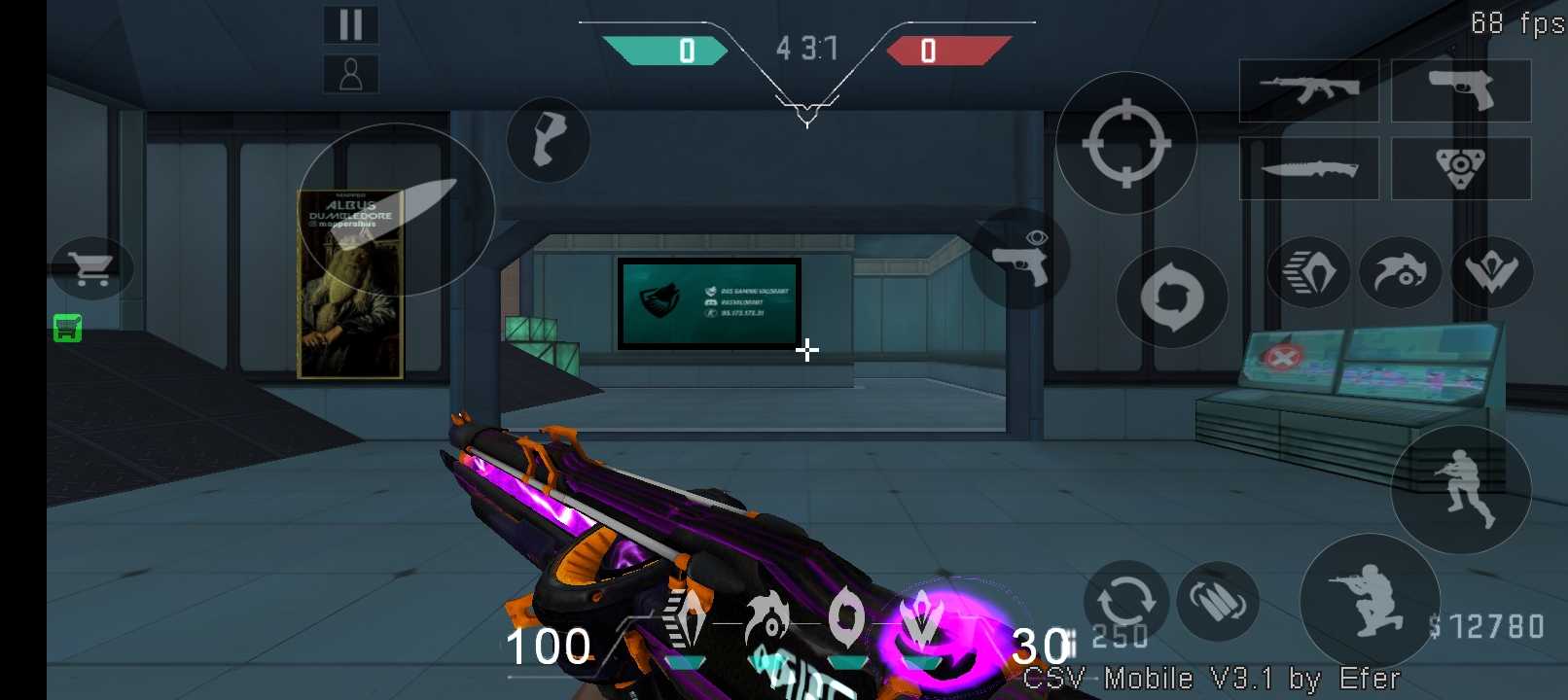Tap the running soldier jump button
Viewport: 1568px width, 700px height.
pos(1461,489)
